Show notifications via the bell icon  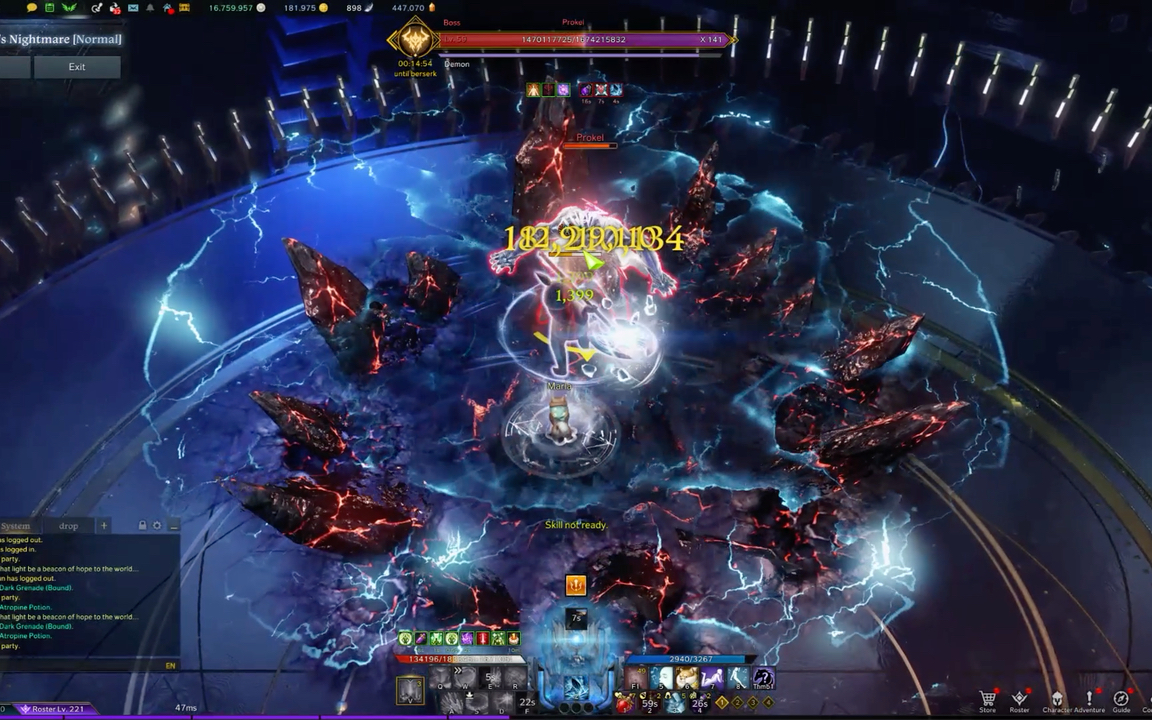(150, 8)
